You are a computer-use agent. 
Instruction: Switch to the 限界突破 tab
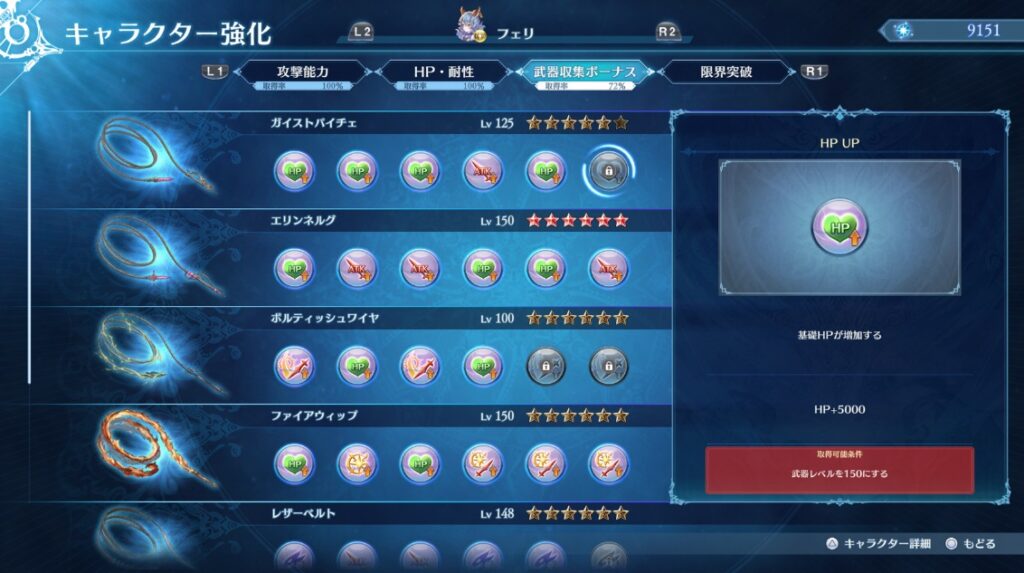point(727,73)
